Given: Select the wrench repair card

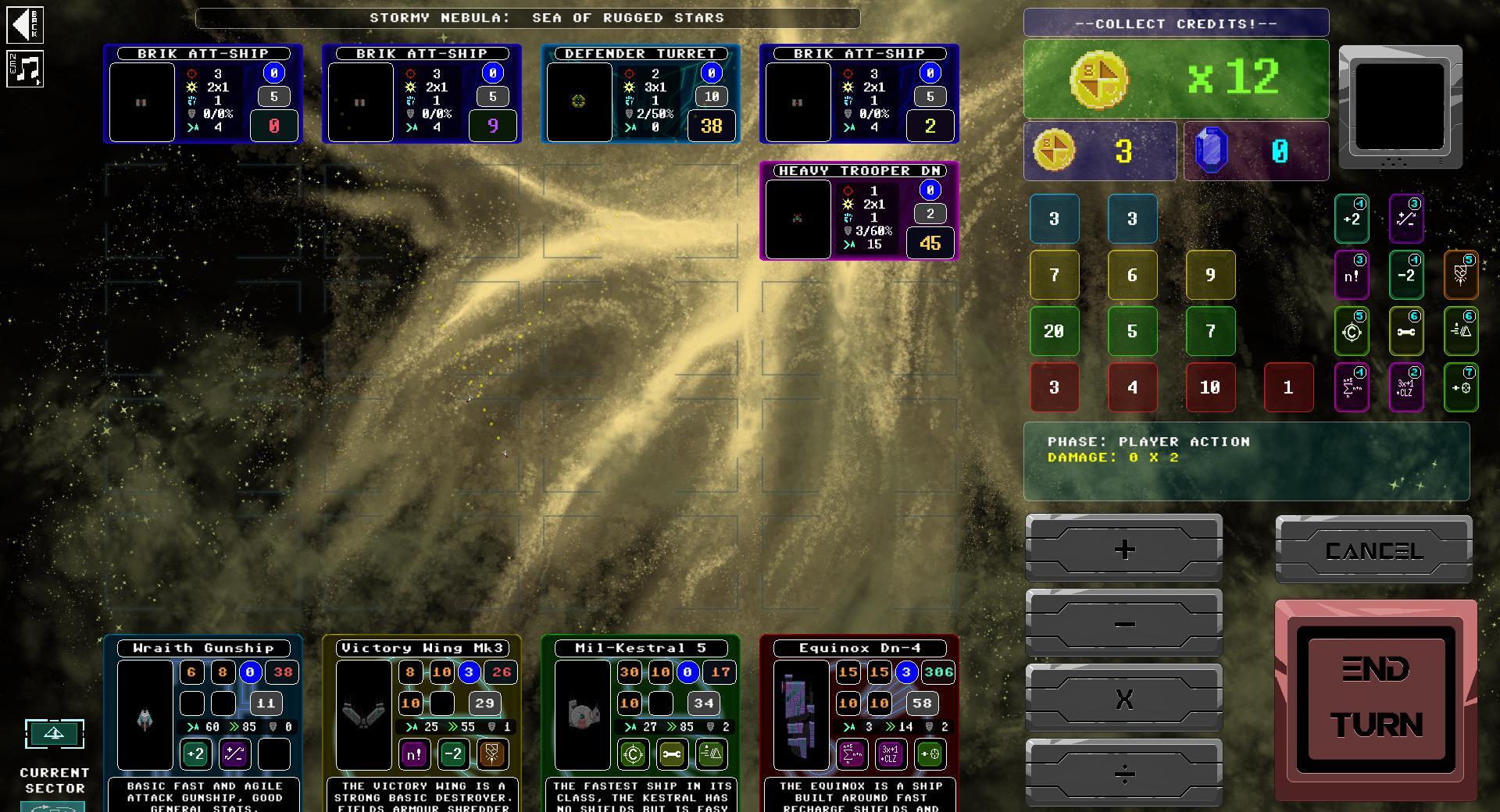Looking at the screenshot, I should 1407,331.
